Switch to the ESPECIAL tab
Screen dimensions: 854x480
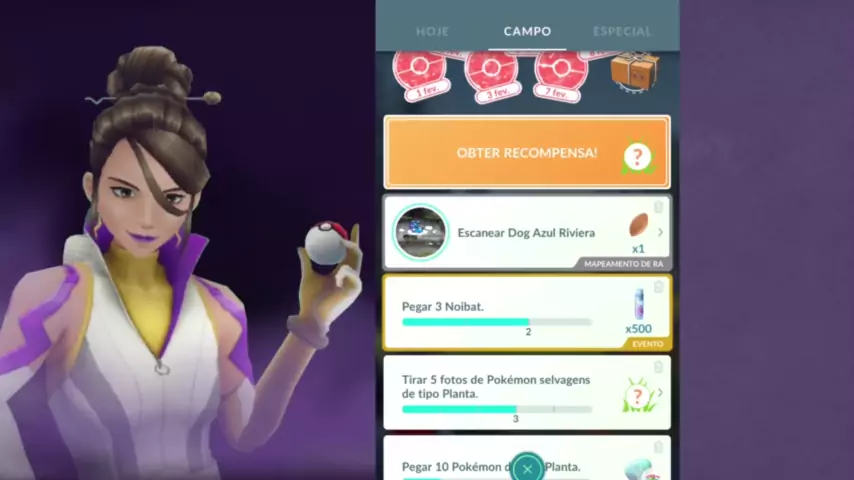click(x=622, y=31)
